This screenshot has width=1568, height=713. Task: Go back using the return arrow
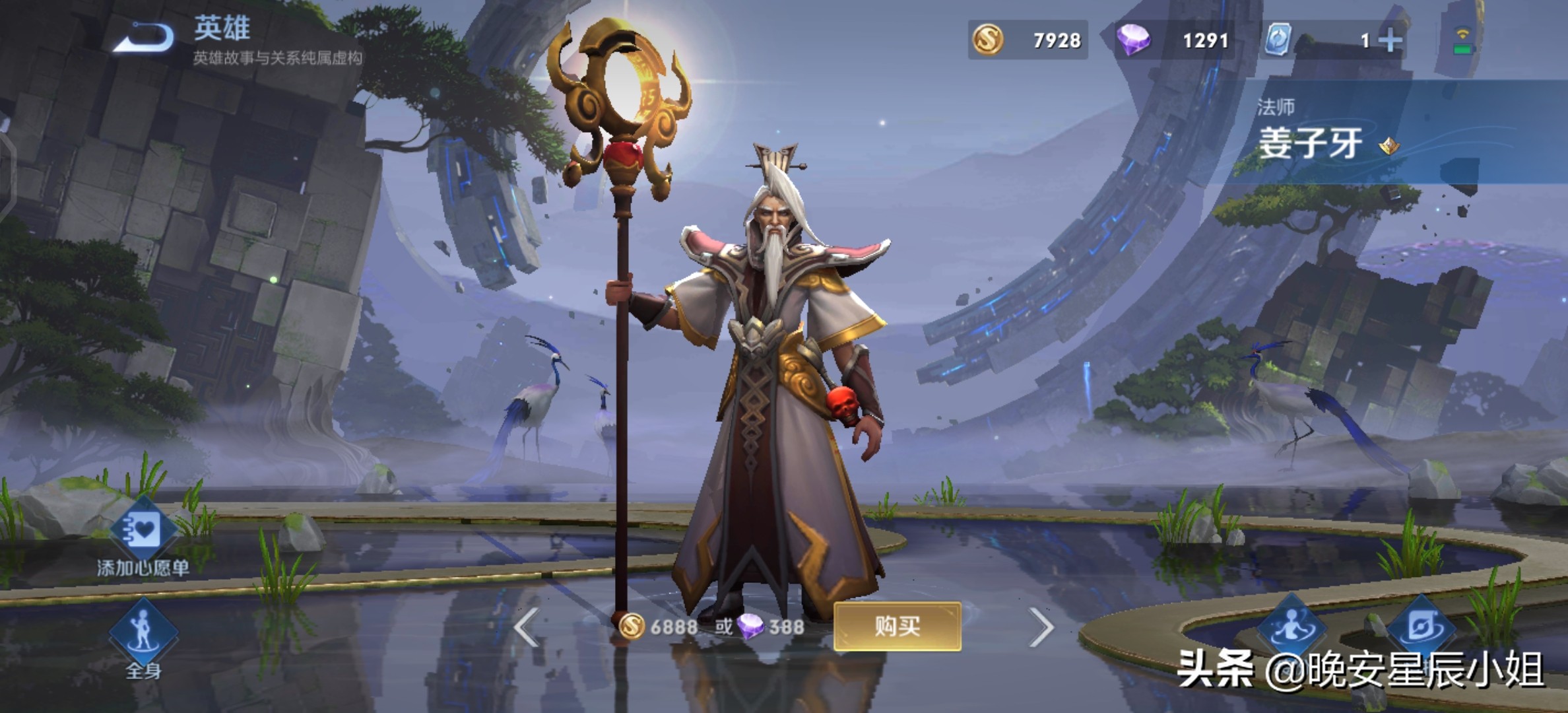point(144,37)
